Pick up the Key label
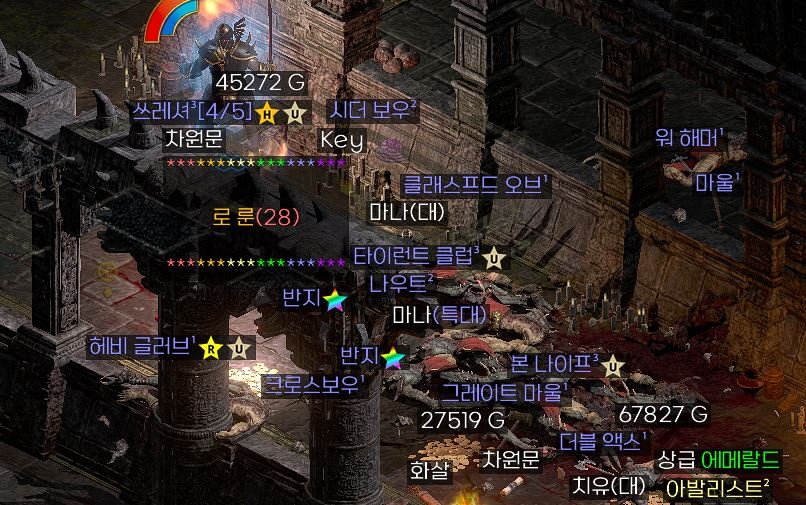The image size is (806, 505). [x=342, y=139]
